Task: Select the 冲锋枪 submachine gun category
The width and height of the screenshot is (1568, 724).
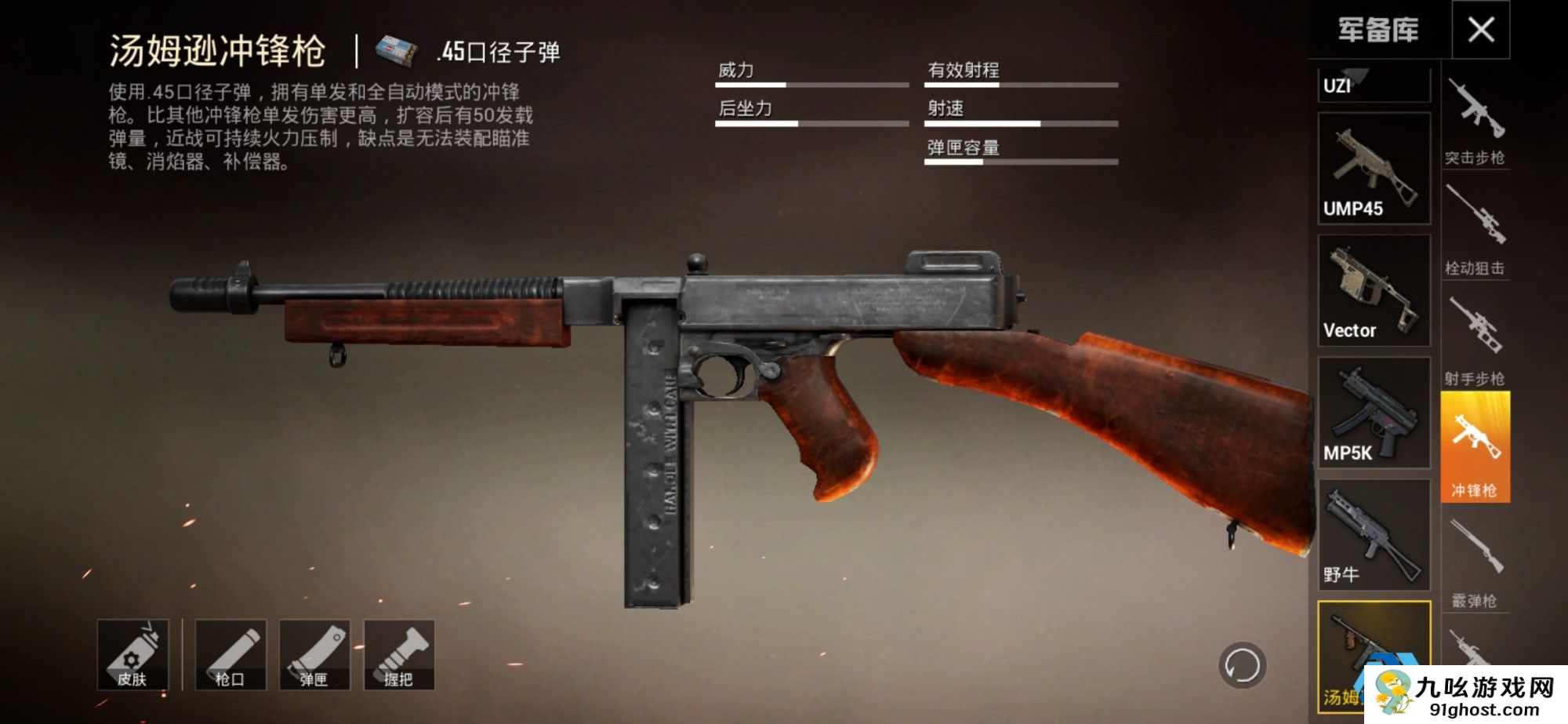Action: 1475,447
